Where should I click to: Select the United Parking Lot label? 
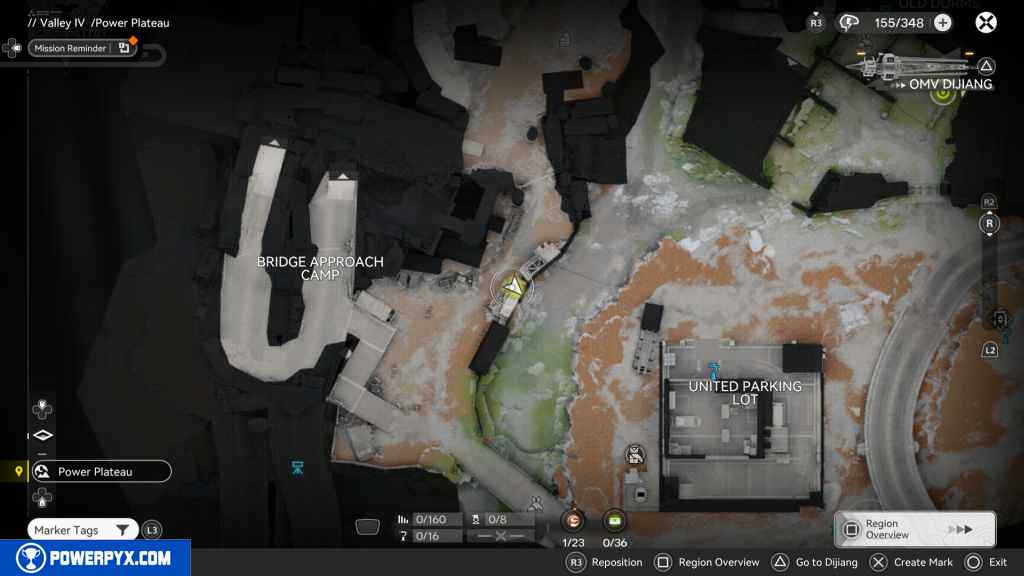pyautogui.click(x=745, y=392)
